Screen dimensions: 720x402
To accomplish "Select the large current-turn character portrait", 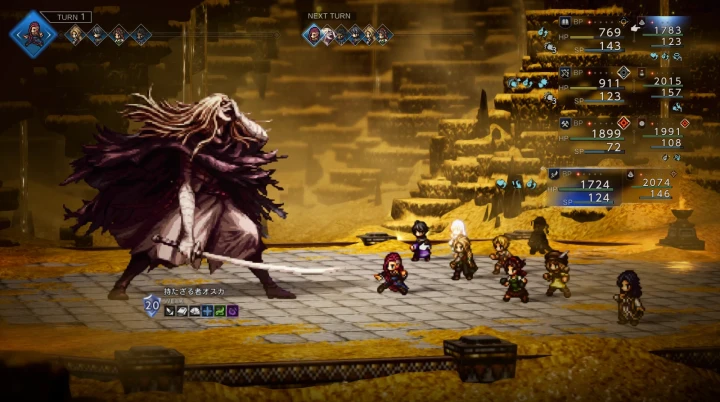I will (x=32, y=33).
